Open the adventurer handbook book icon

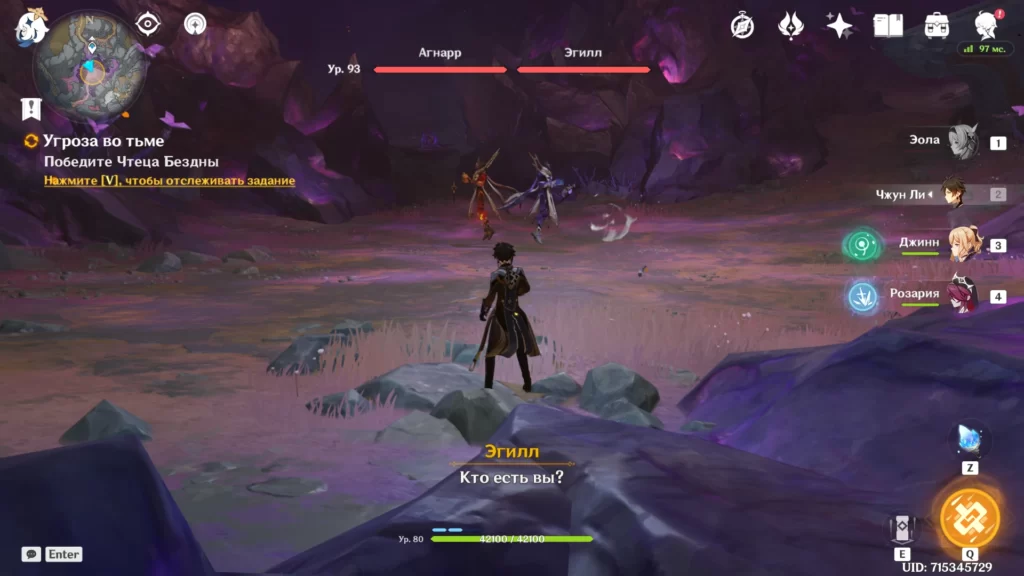[888, 26]
